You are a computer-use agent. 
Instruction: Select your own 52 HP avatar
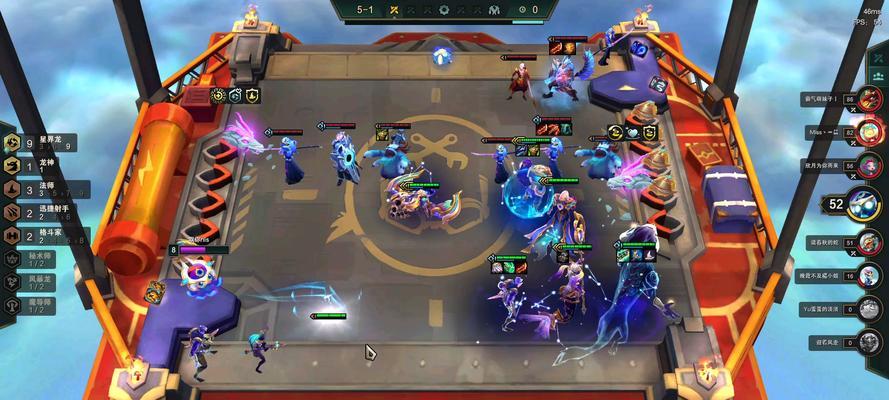pyautogui.click(x=864, y=206)
